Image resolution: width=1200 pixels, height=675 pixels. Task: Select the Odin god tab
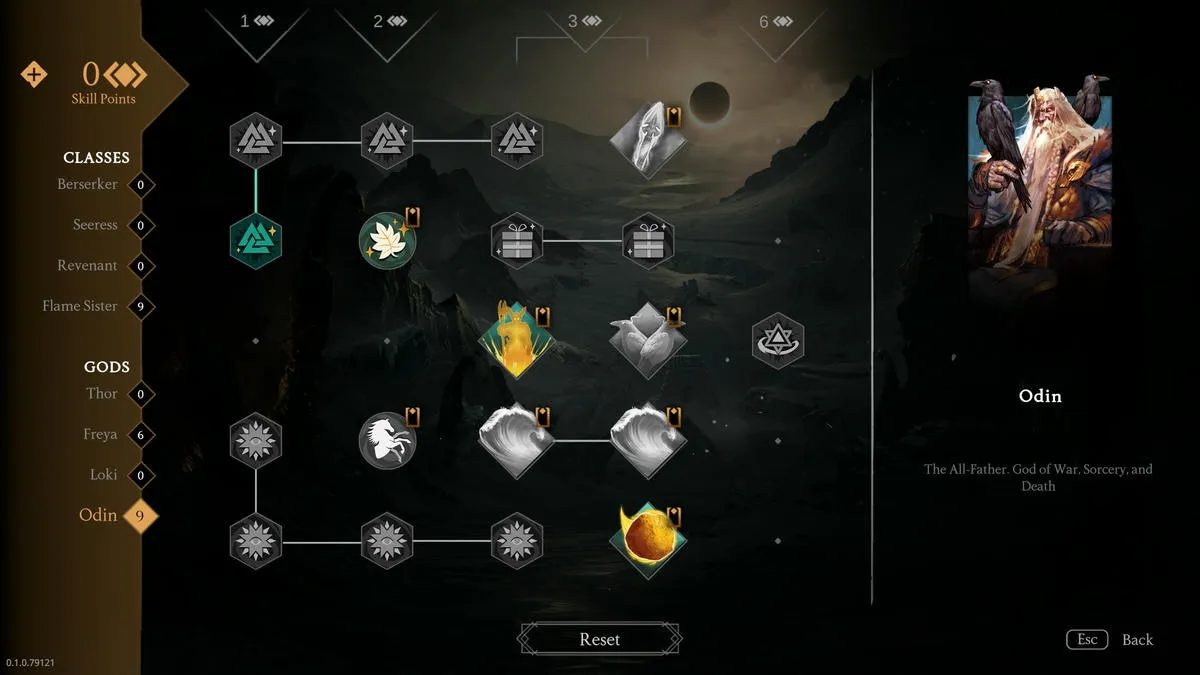[x=98, y=516]
